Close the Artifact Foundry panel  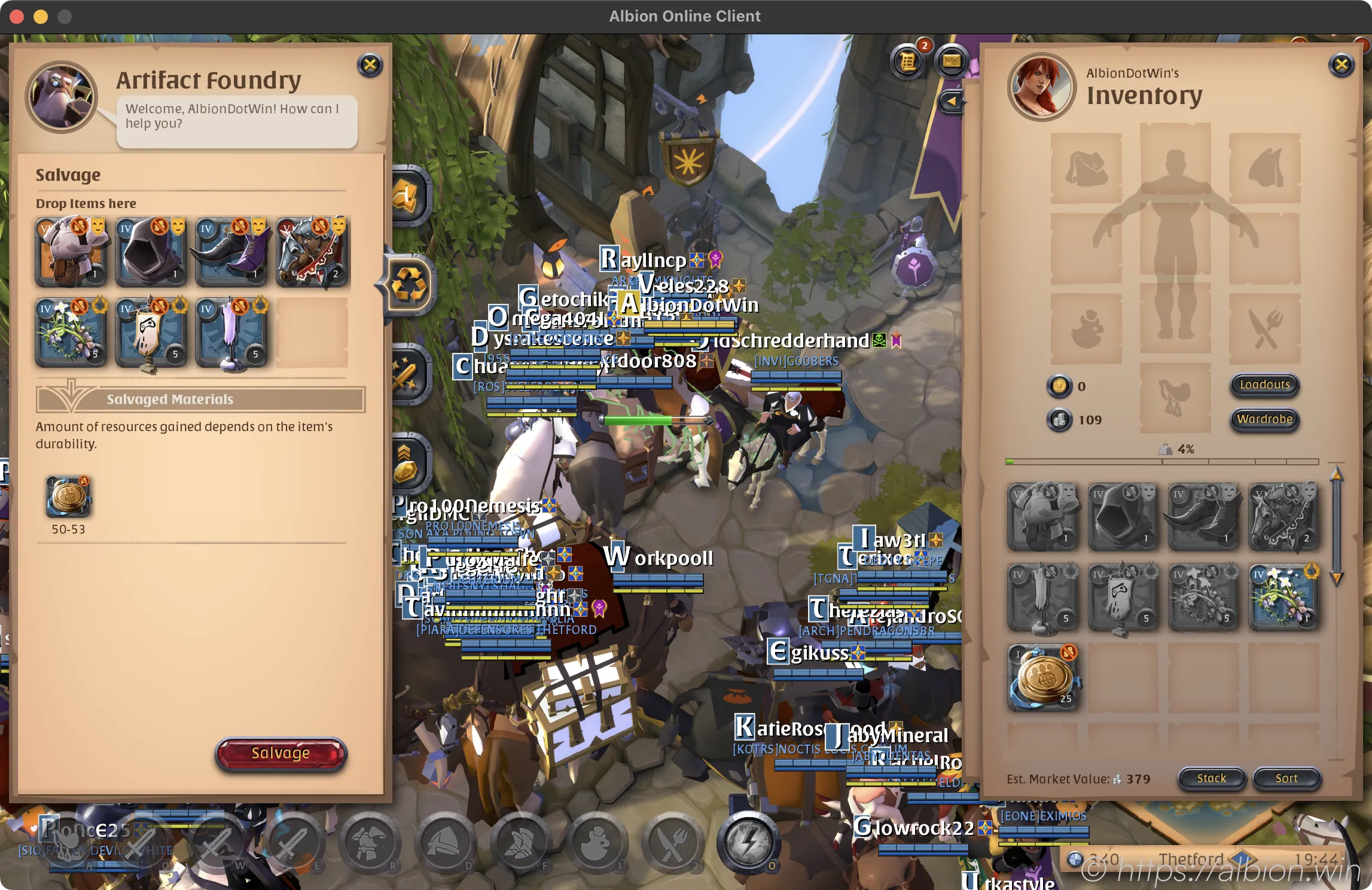[370, 64]
